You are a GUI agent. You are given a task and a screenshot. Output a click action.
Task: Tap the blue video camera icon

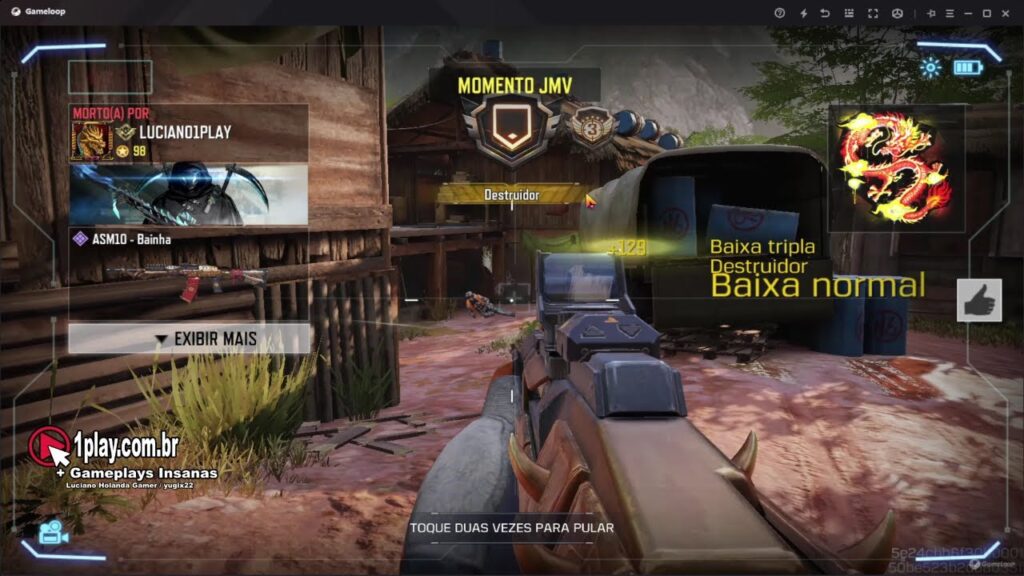pos(52,533)
